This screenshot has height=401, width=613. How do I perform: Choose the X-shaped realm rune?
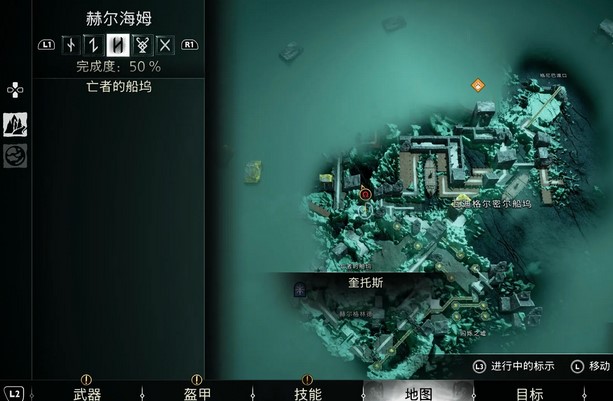(x=165, y=44)
